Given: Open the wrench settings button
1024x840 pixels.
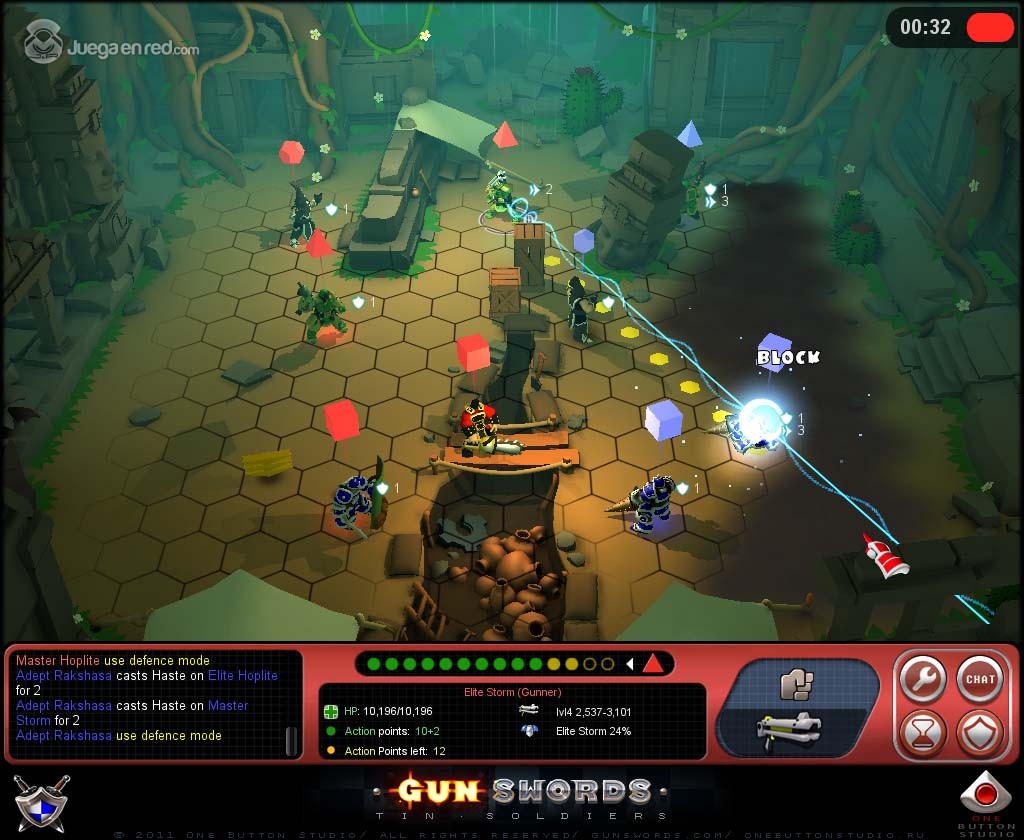Looking at the screenshot, I should click(x=922, y=680).
